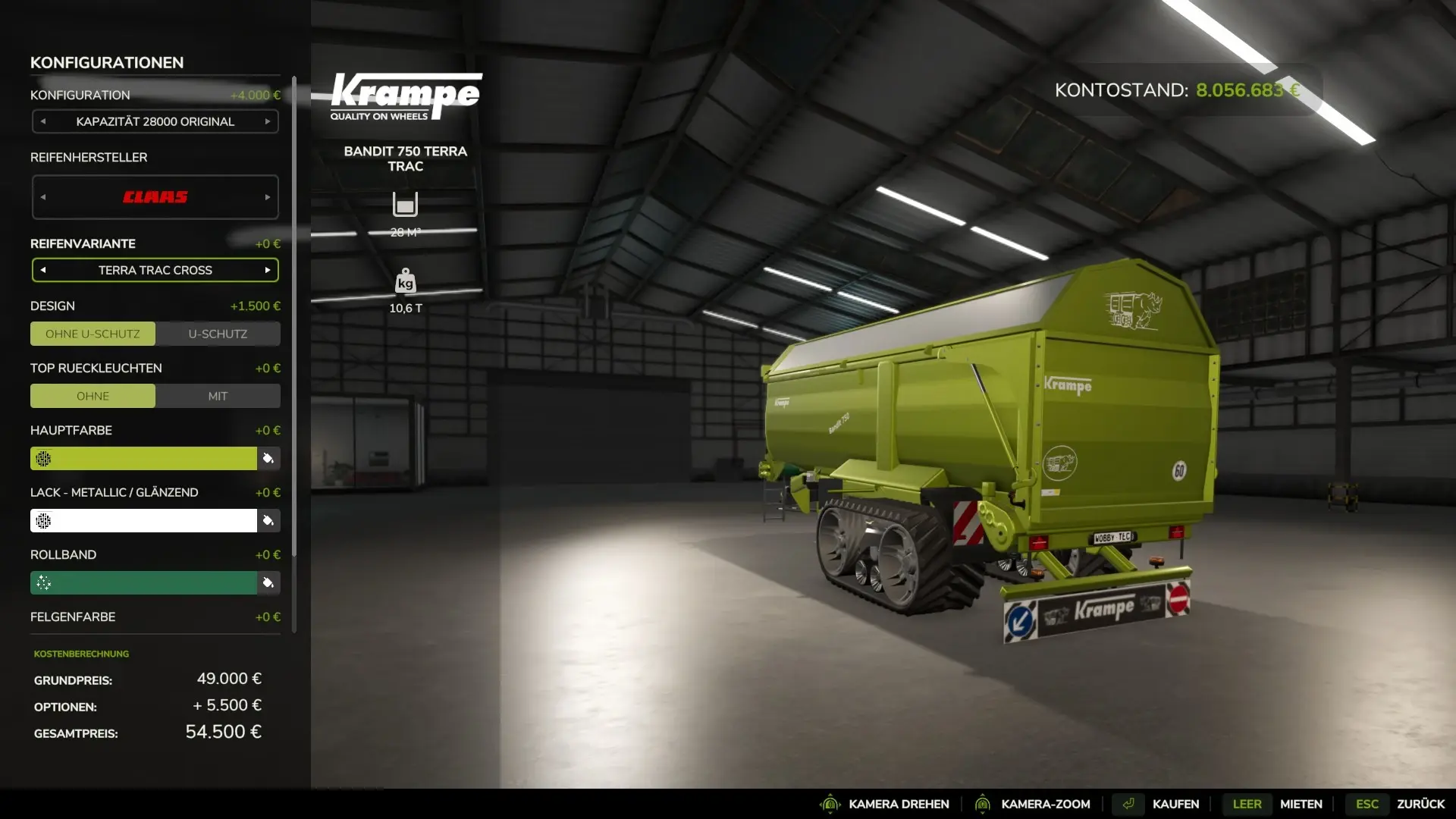
Task: Set Top Rueckleuchten to Ohne
Action: click(93, 396)
